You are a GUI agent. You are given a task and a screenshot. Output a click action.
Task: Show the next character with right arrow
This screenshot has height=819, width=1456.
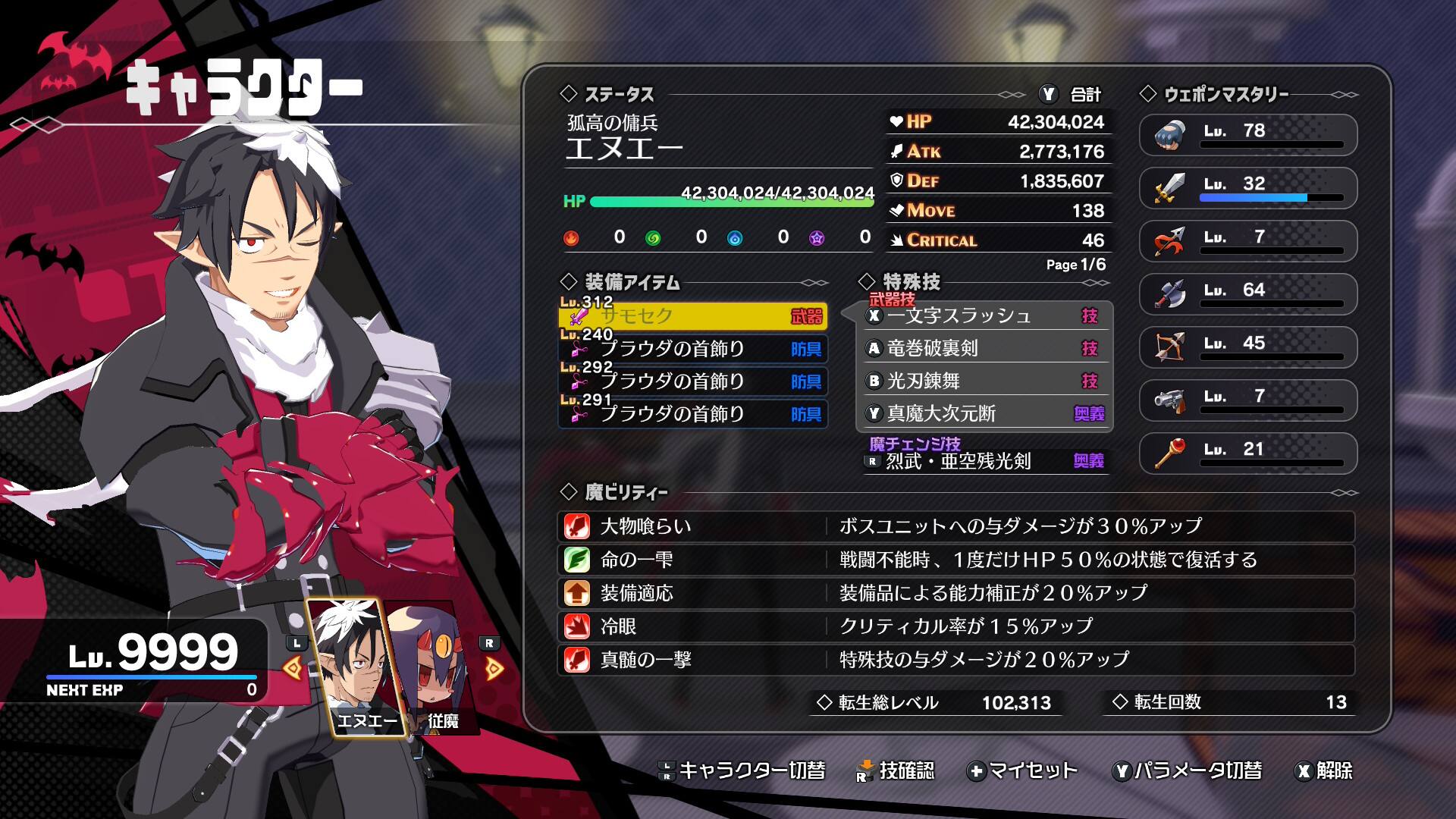click(x=494, y=668)
